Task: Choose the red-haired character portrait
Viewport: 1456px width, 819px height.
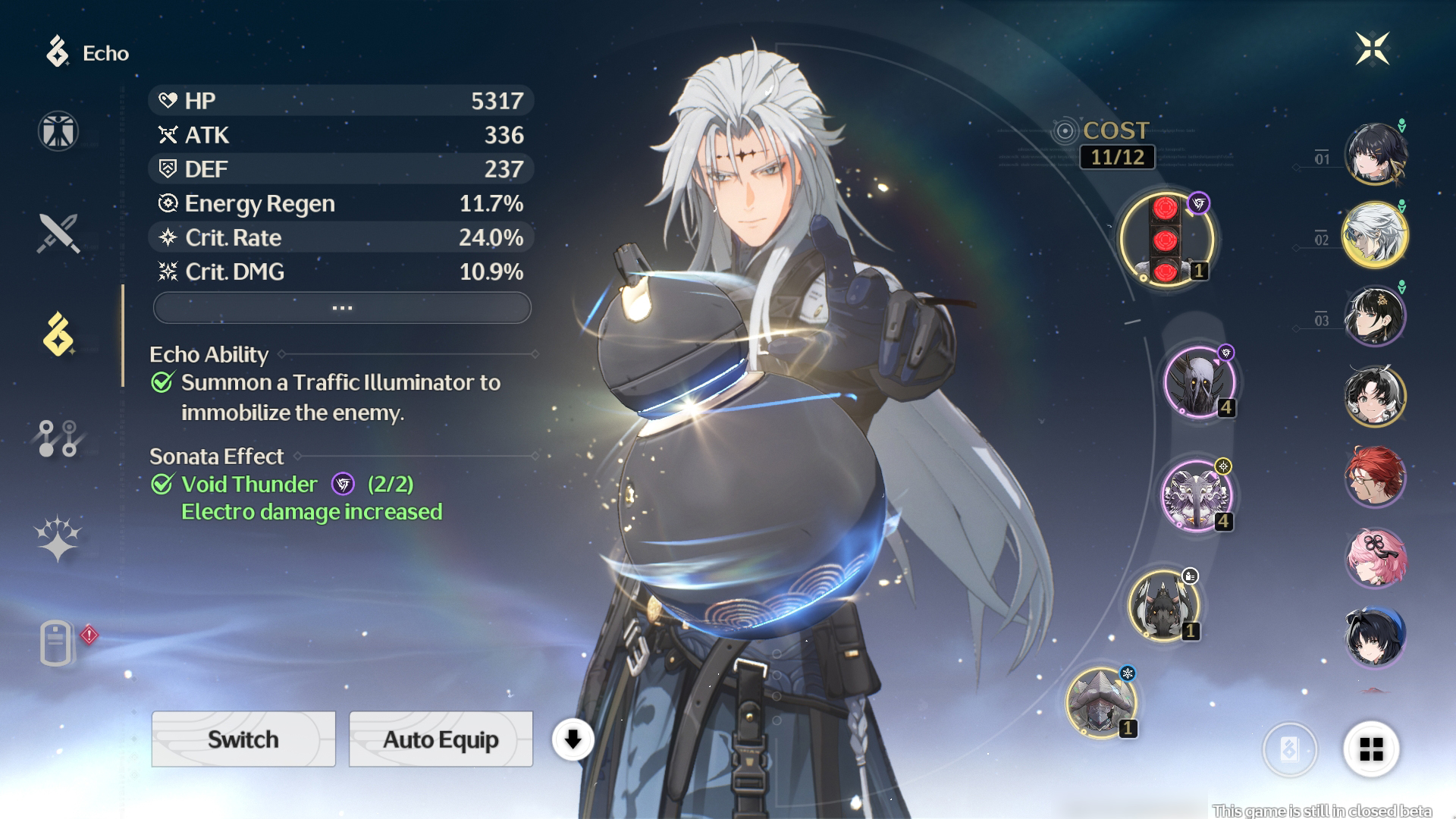Action: pos(1374,477)
